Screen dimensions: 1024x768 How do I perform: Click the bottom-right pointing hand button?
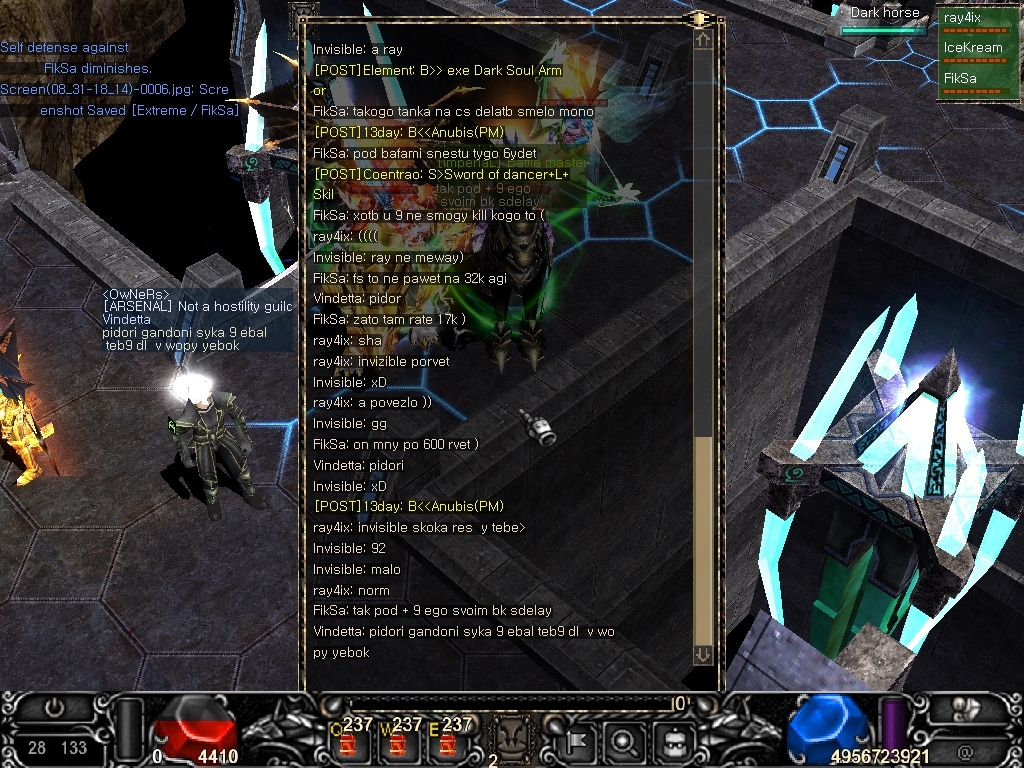[966, 709]
